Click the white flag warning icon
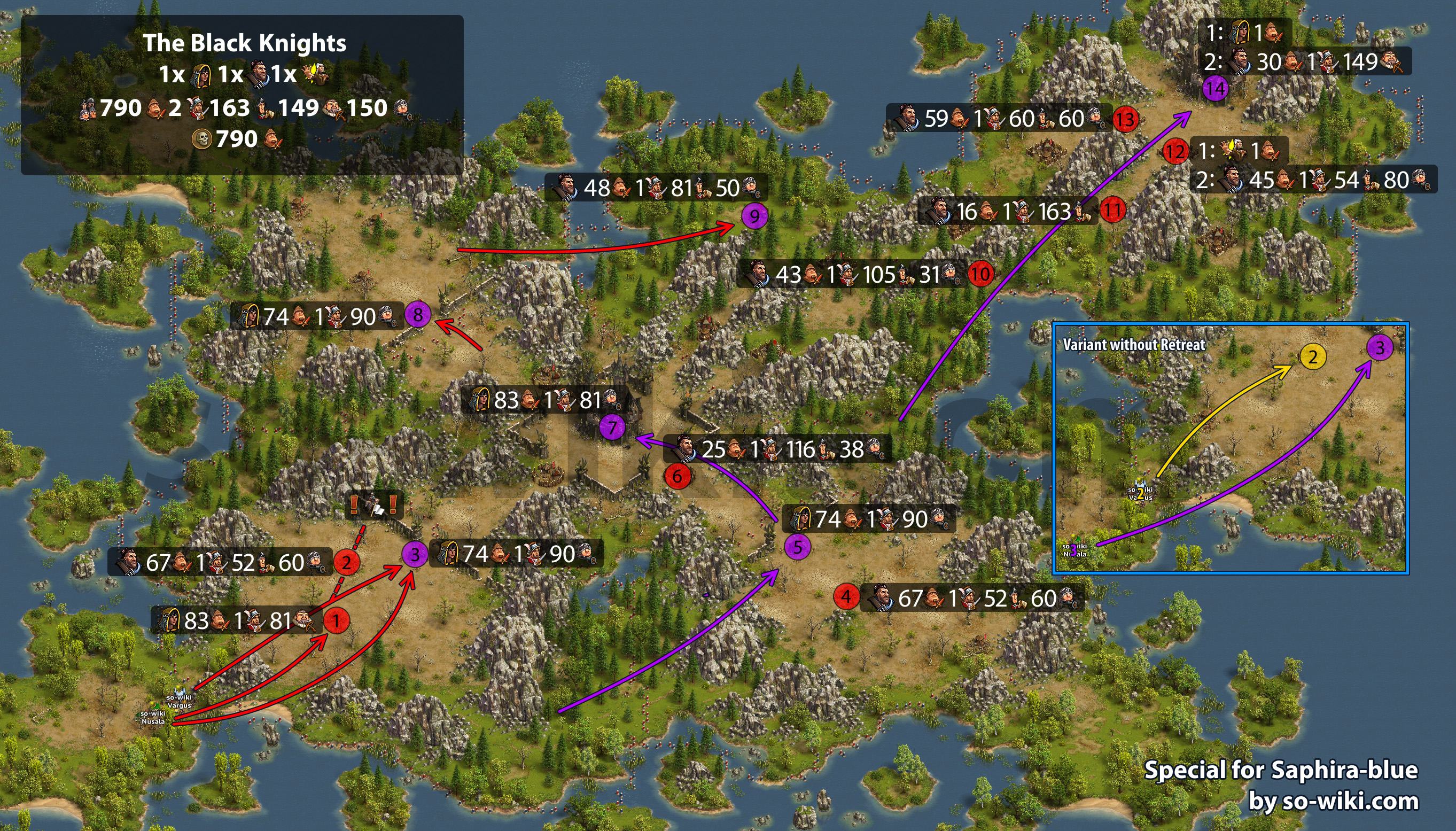 tap(374, 506)
